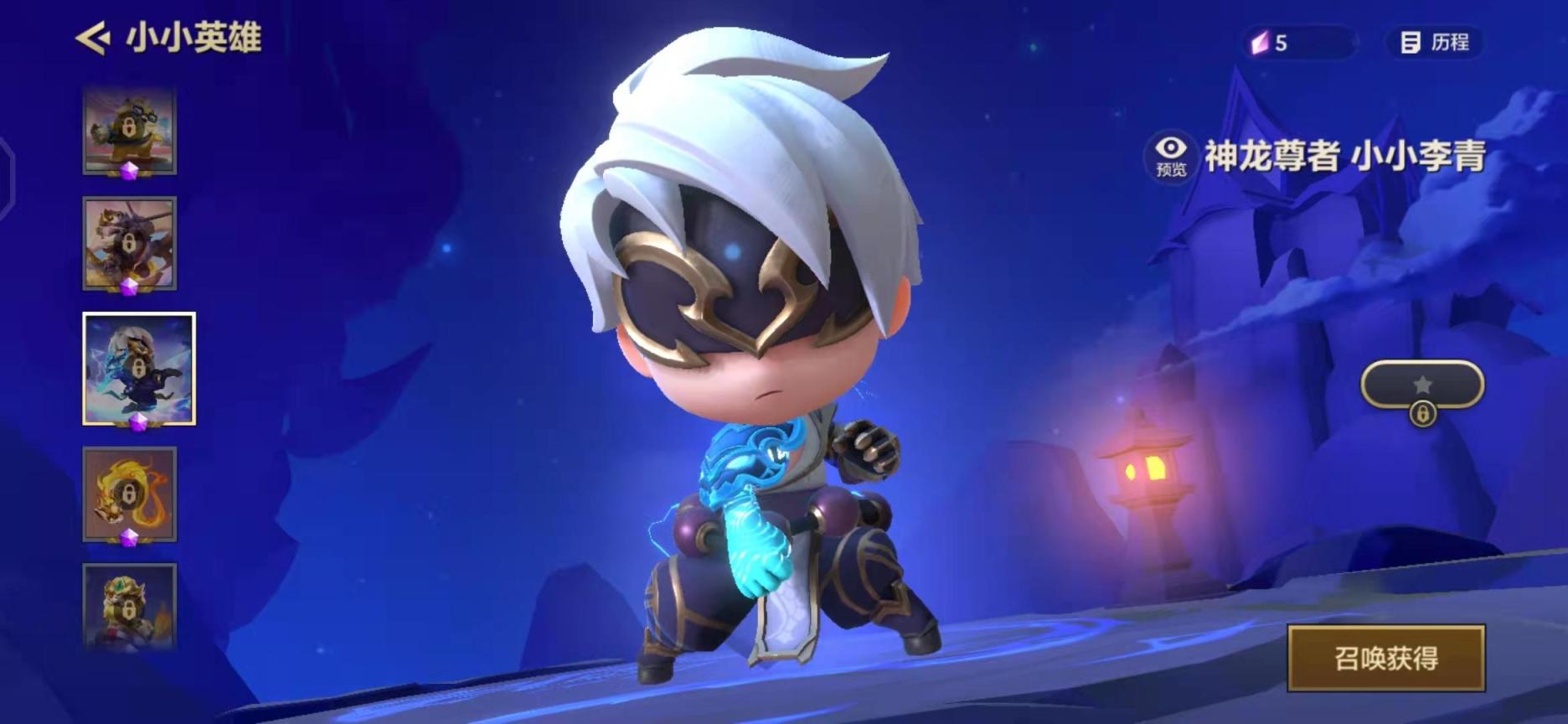This screenshot has height=724, width=1568.
Task: Tap the purple crystal currency counter
Action: pos(1297,43)
